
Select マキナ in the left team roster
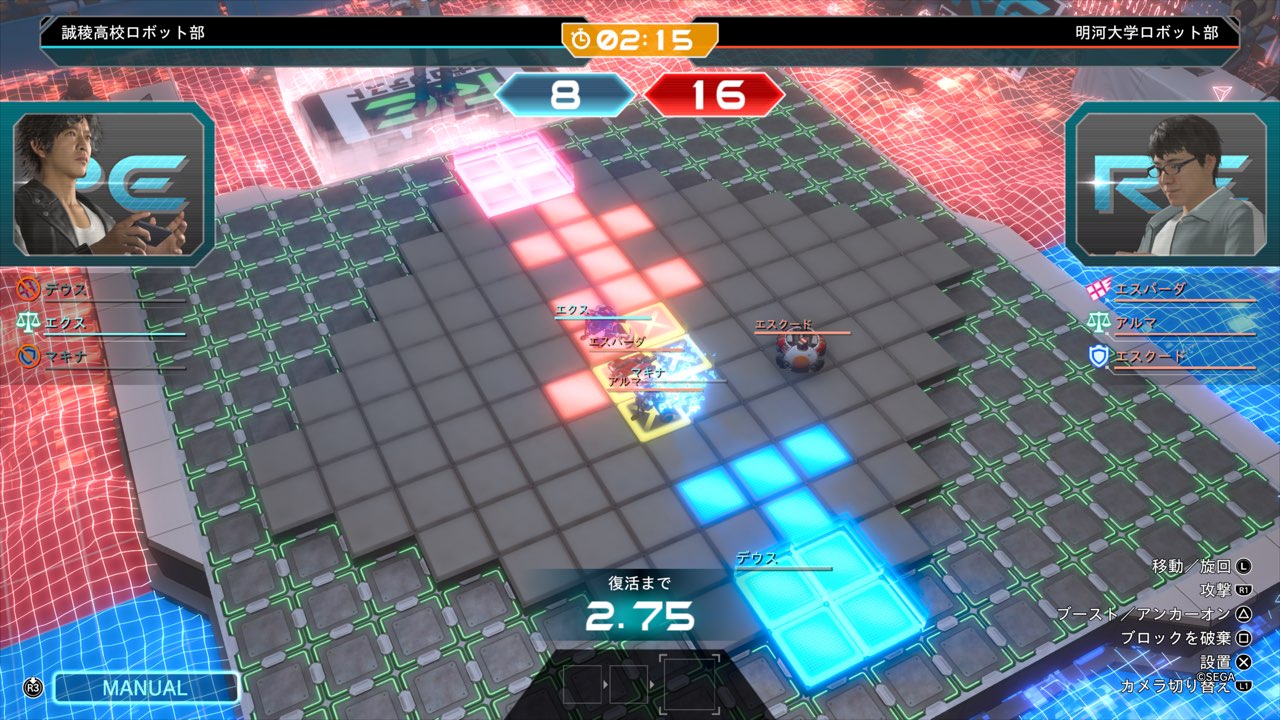tap(67, 355)
